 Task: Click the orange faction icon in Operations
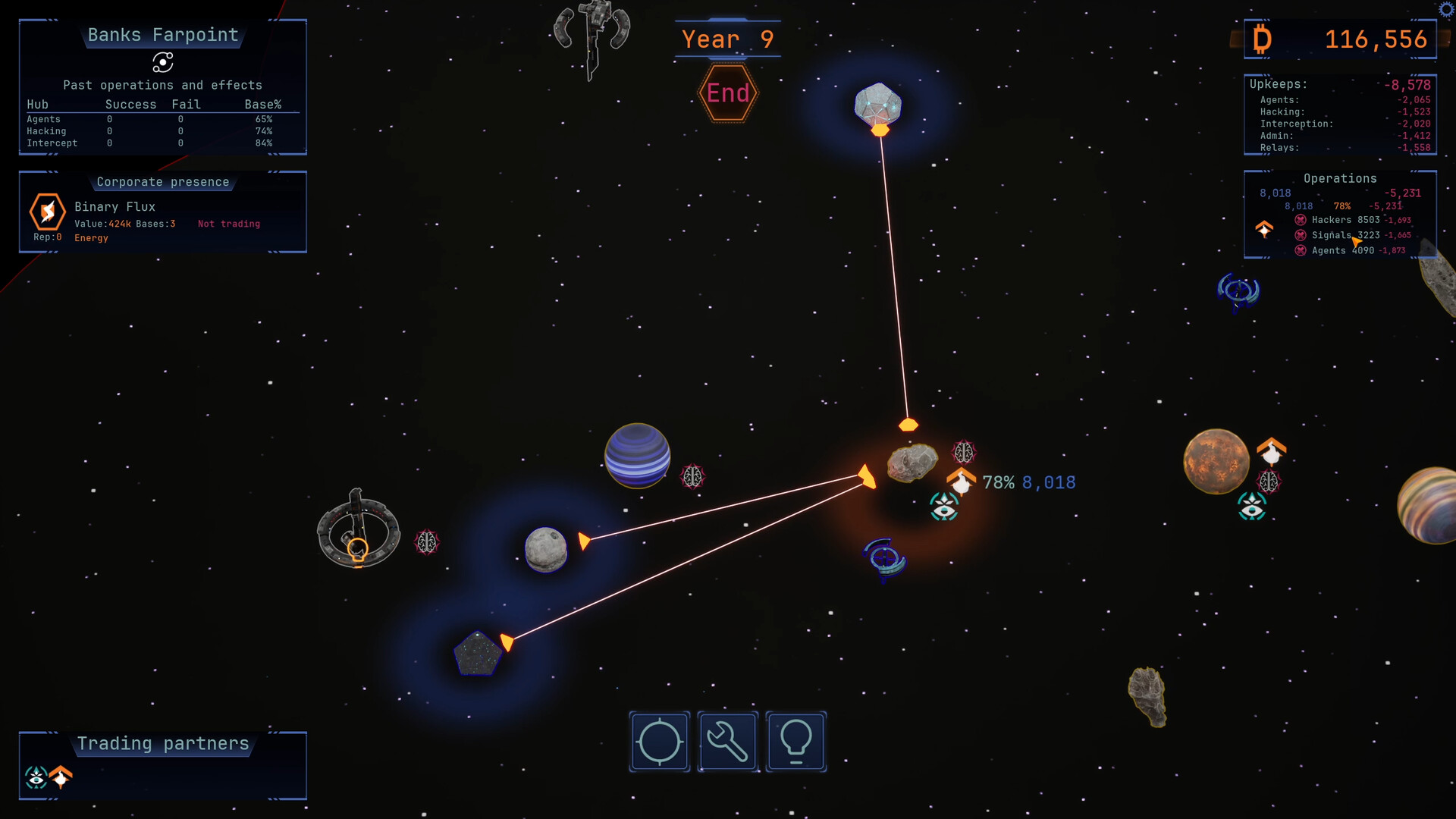point(1264,228)
